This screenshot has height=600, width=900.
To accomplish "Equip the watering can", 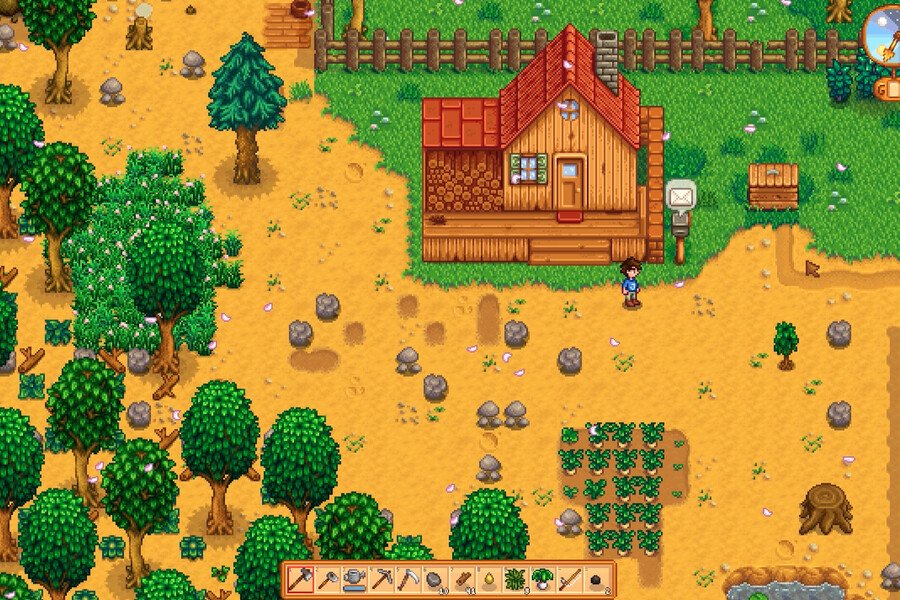I will pos(354,579).
